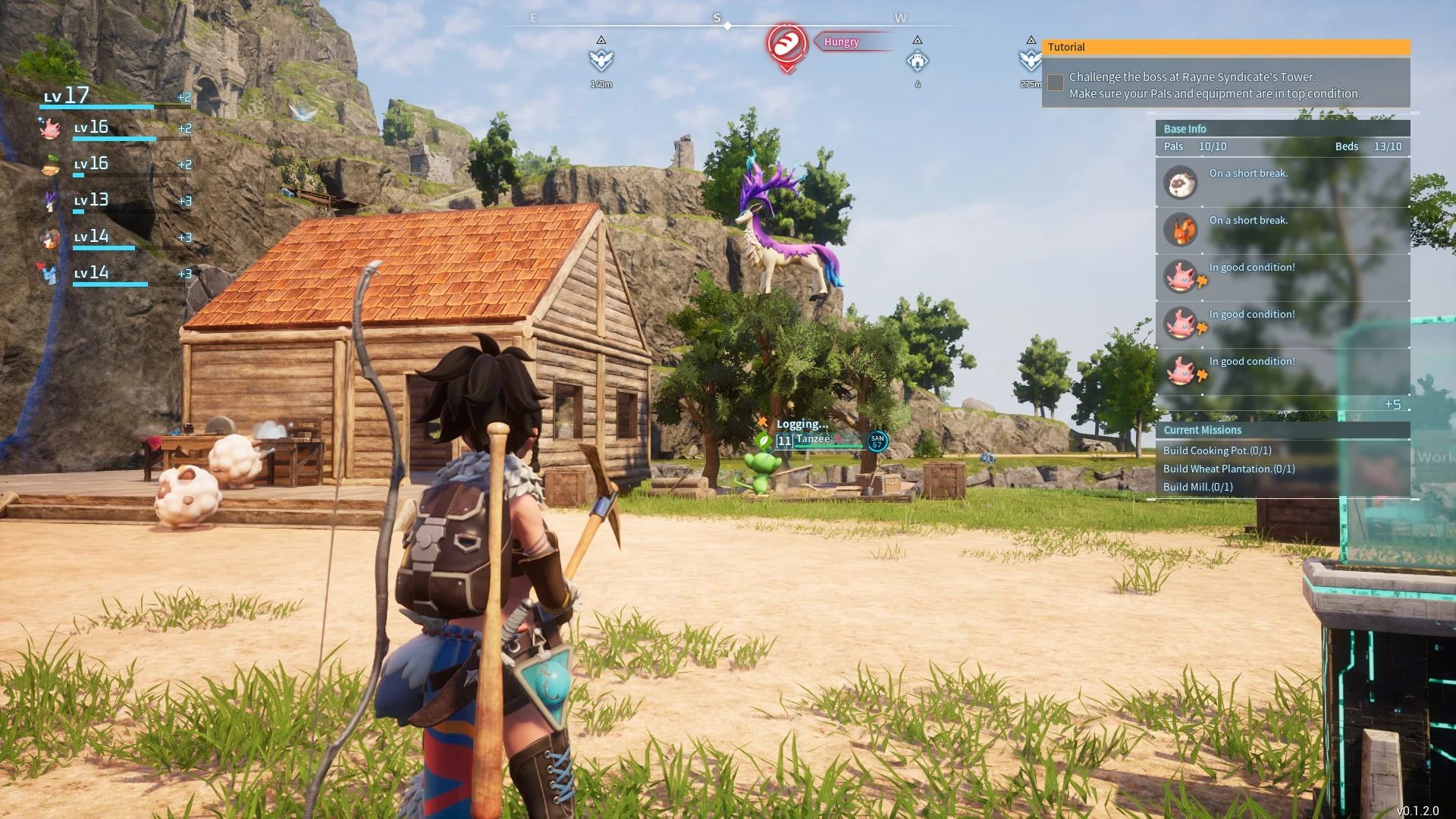
Task: Expand the +5 more base pals
Action: pyautogui.click(x=1392, y=404)
